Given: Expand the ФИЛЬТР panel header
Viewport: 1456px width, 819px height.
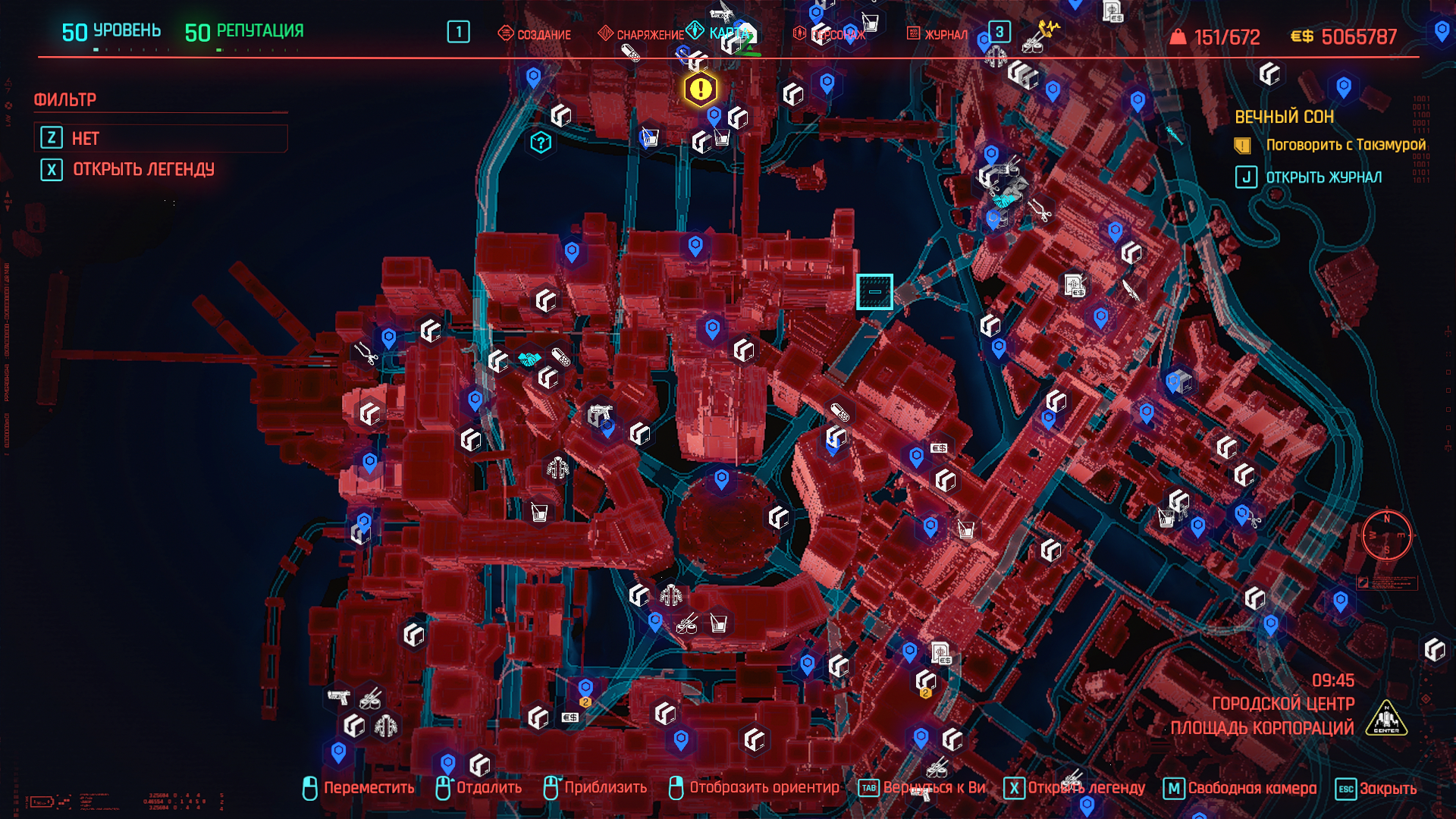Looking at the screenshot, I should pos(65,98).
